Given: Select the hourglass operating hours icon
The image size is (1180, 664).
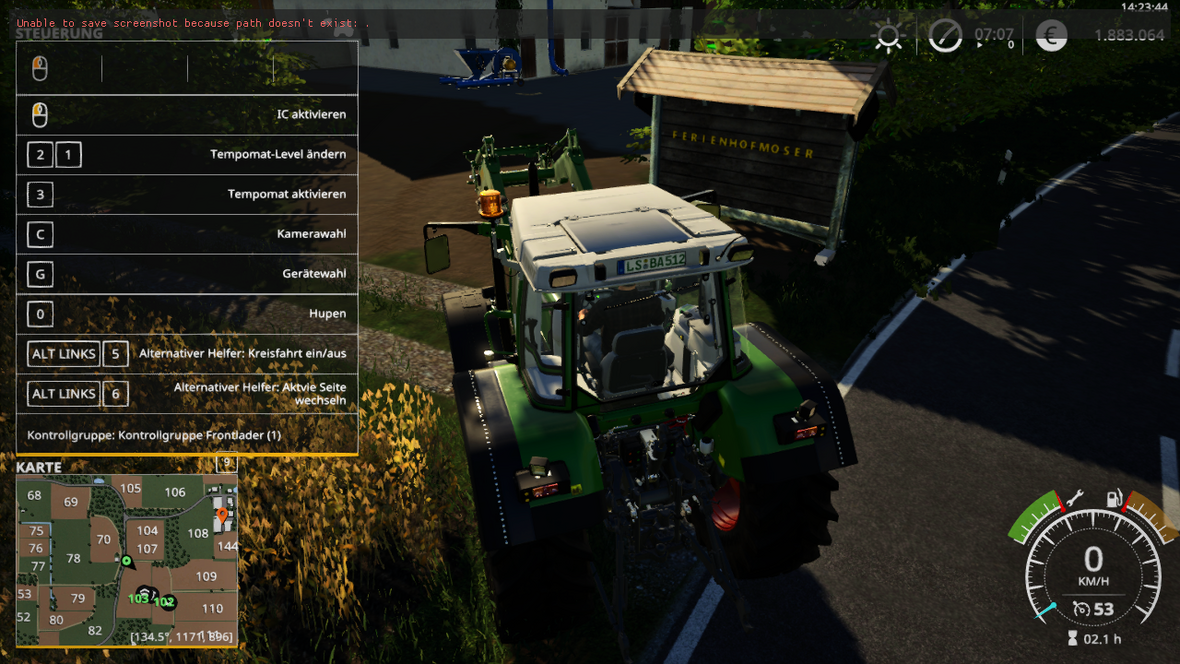Looking at the screenshot, I should [x=1073, y=638].
